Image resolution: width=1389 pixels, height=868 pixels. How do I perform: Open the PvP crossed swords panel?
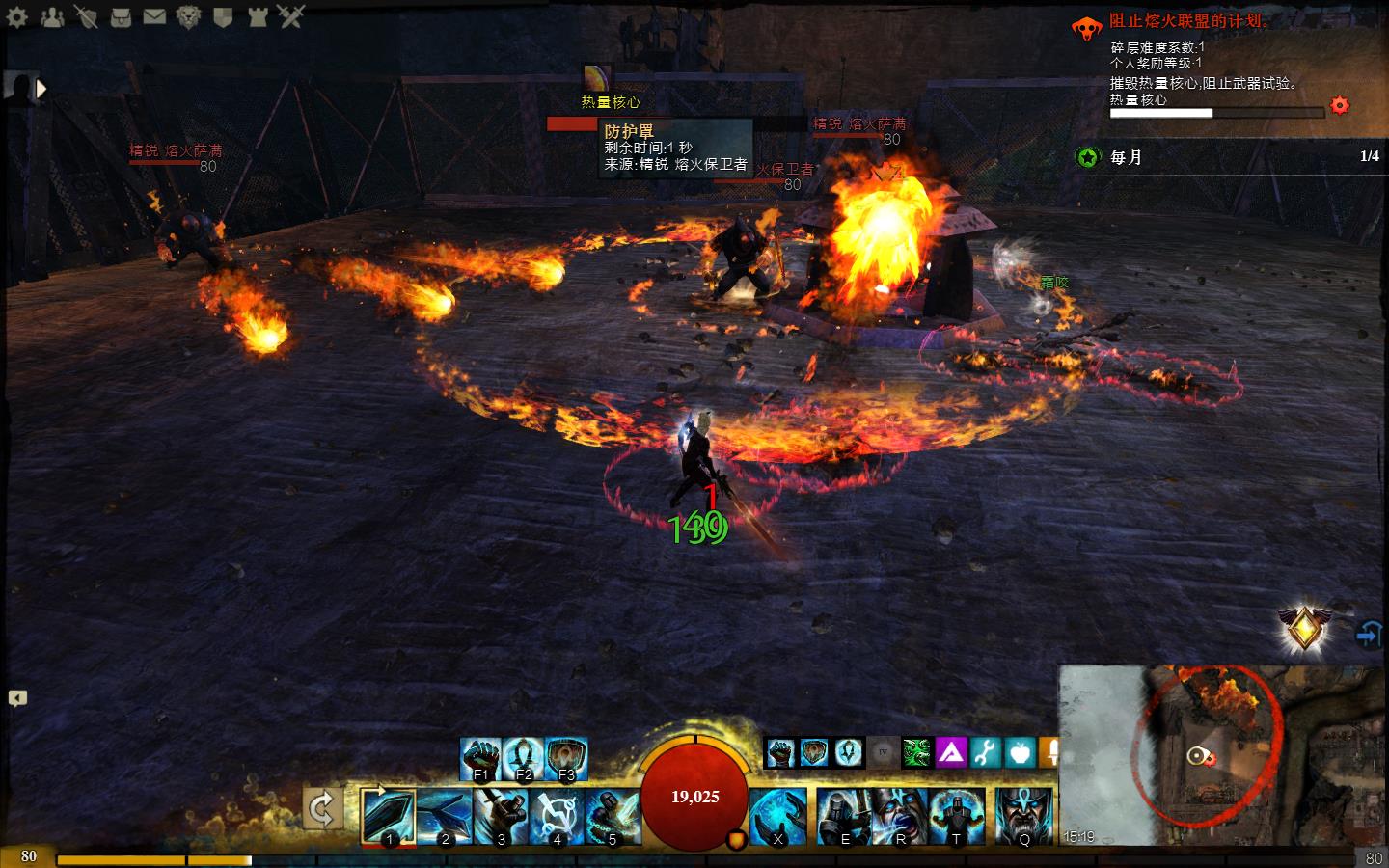(x=290, y=15)
